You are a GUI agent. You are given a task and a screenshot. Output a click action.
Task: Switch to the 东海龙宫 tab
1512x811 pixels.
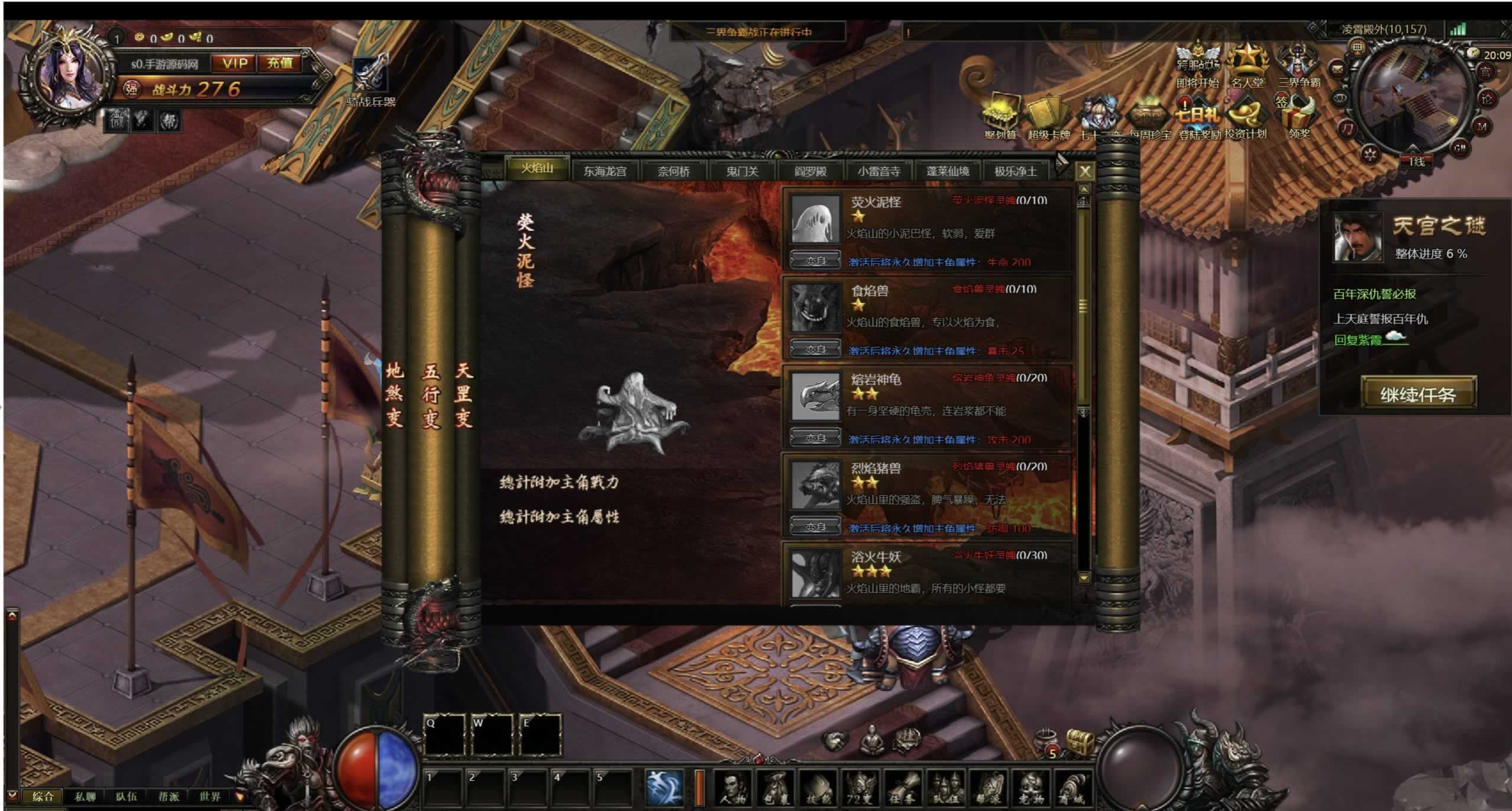pyautogui.click(x=605, y=172)
